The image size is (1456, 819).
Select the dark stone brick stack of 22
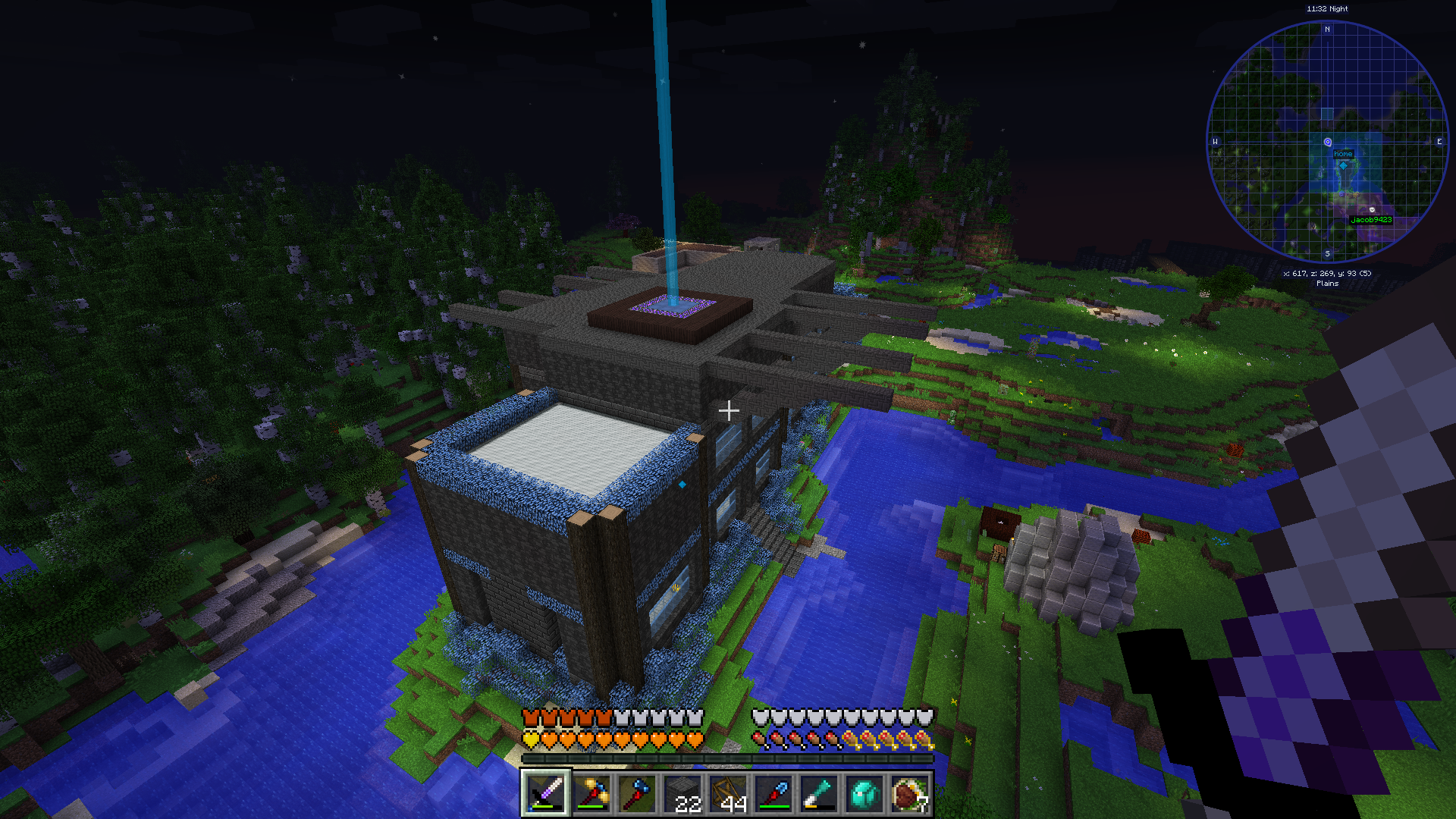pos(682,794)
